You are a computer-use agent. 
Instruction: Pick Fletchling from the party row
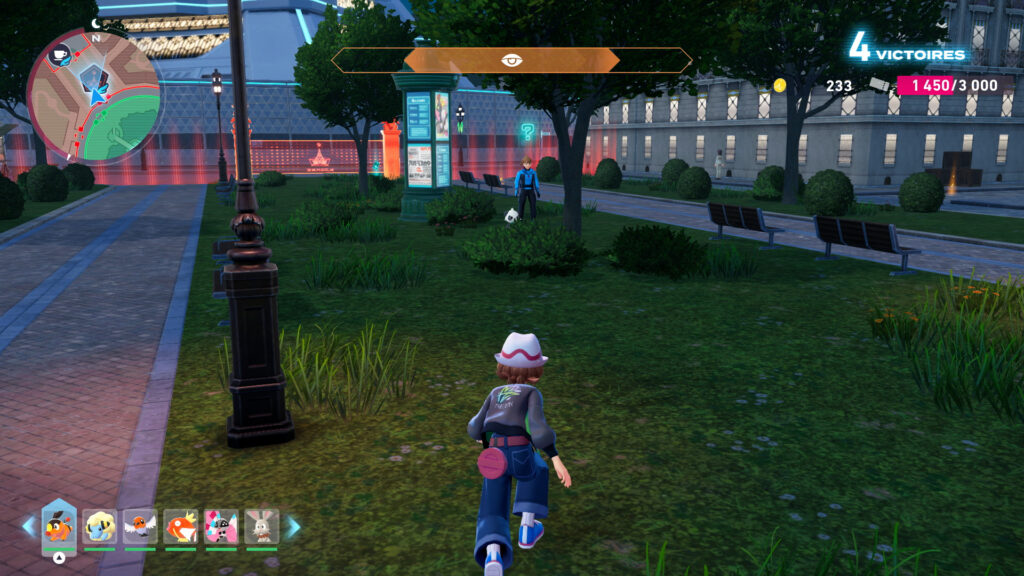140,526
